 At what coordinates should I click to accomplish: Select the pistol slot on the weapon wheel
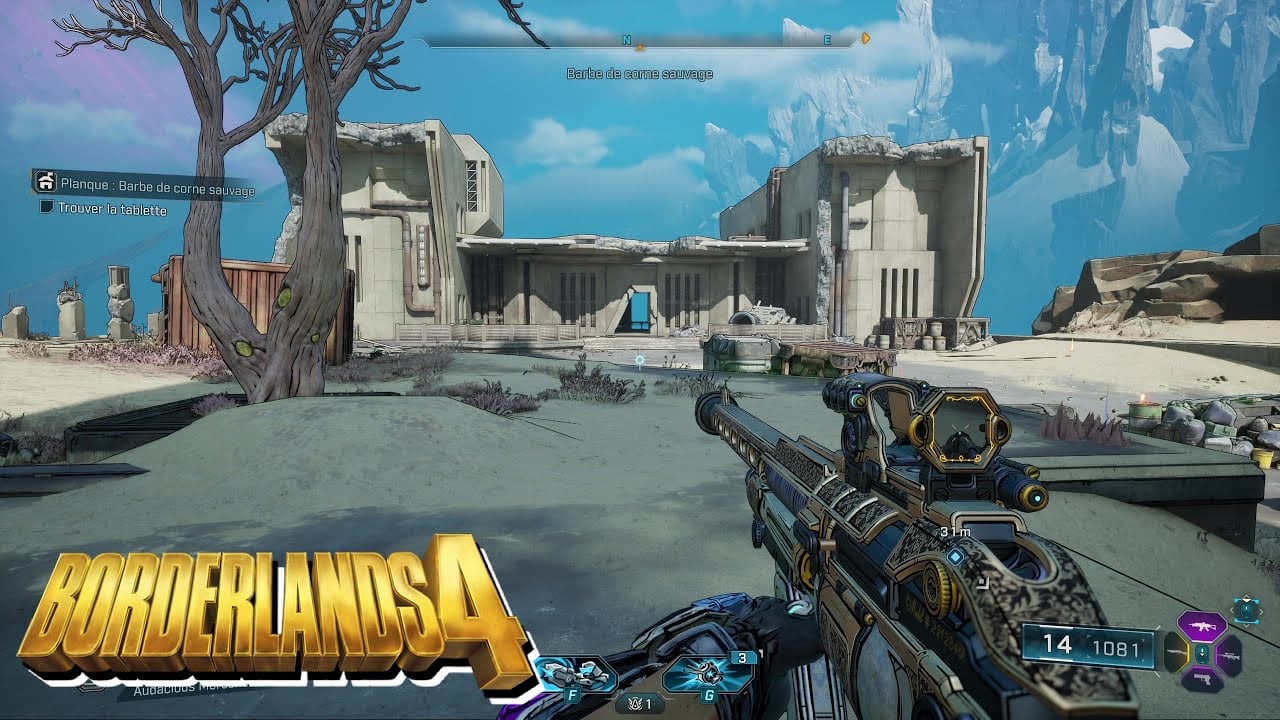coord(1202,680)
